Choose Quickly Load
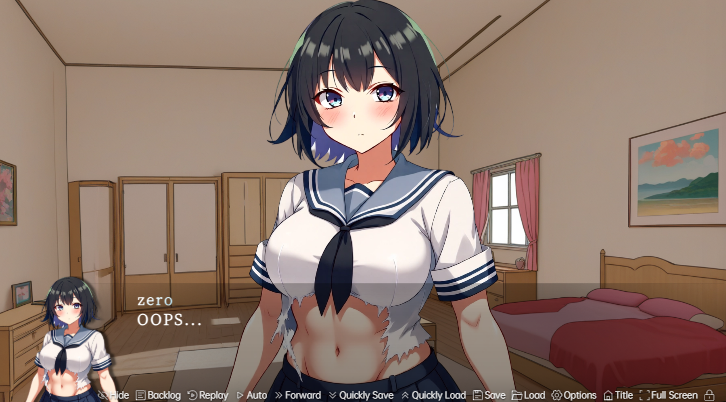 [433, 395]
